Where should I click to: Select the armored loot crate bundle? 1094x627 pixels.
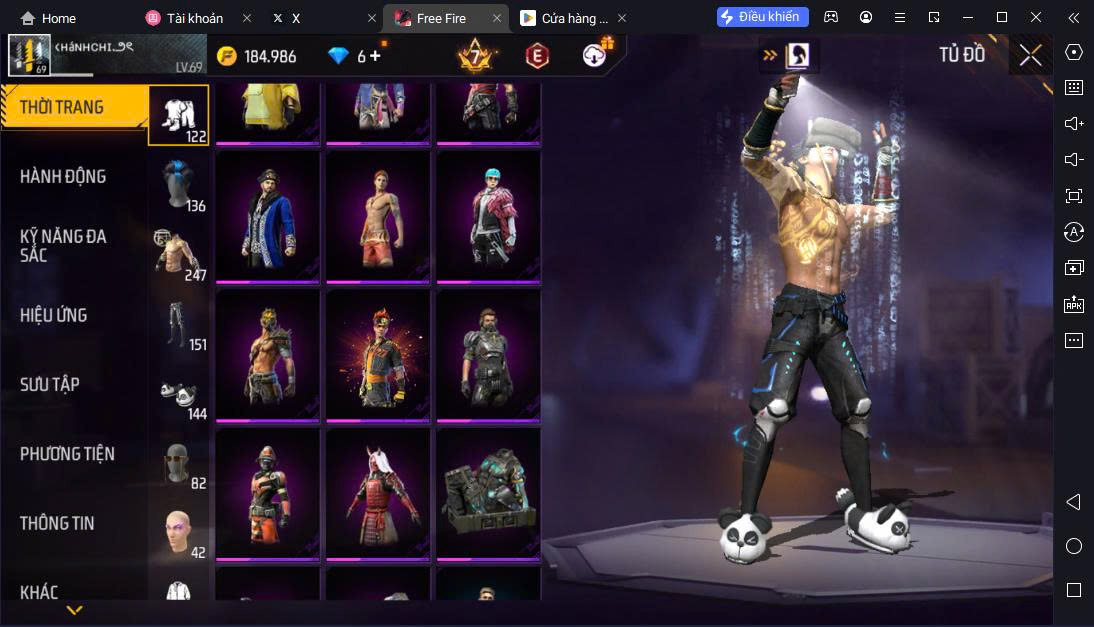click(487, 493)
